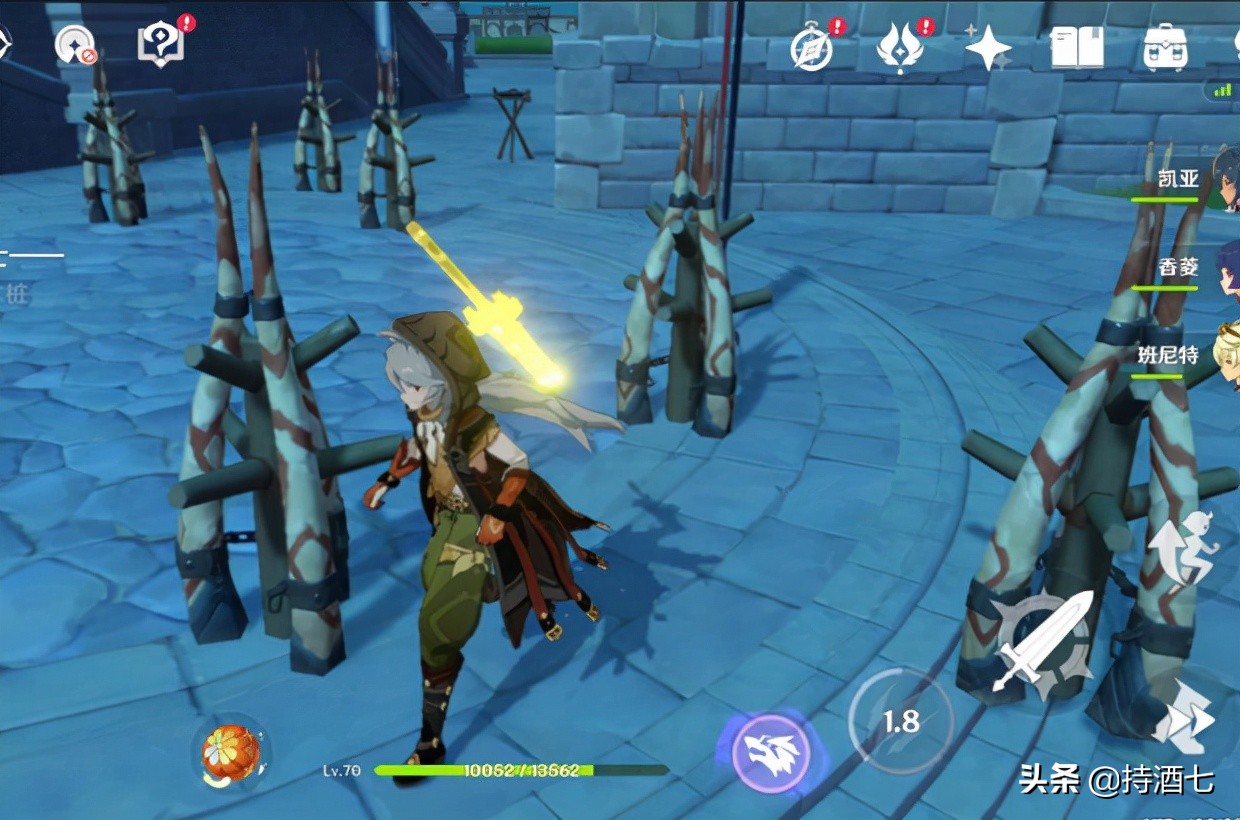This screenshot has height=820, width=1240.
Task: Use the orange food gadget icon
Action: tap(231, 752)
